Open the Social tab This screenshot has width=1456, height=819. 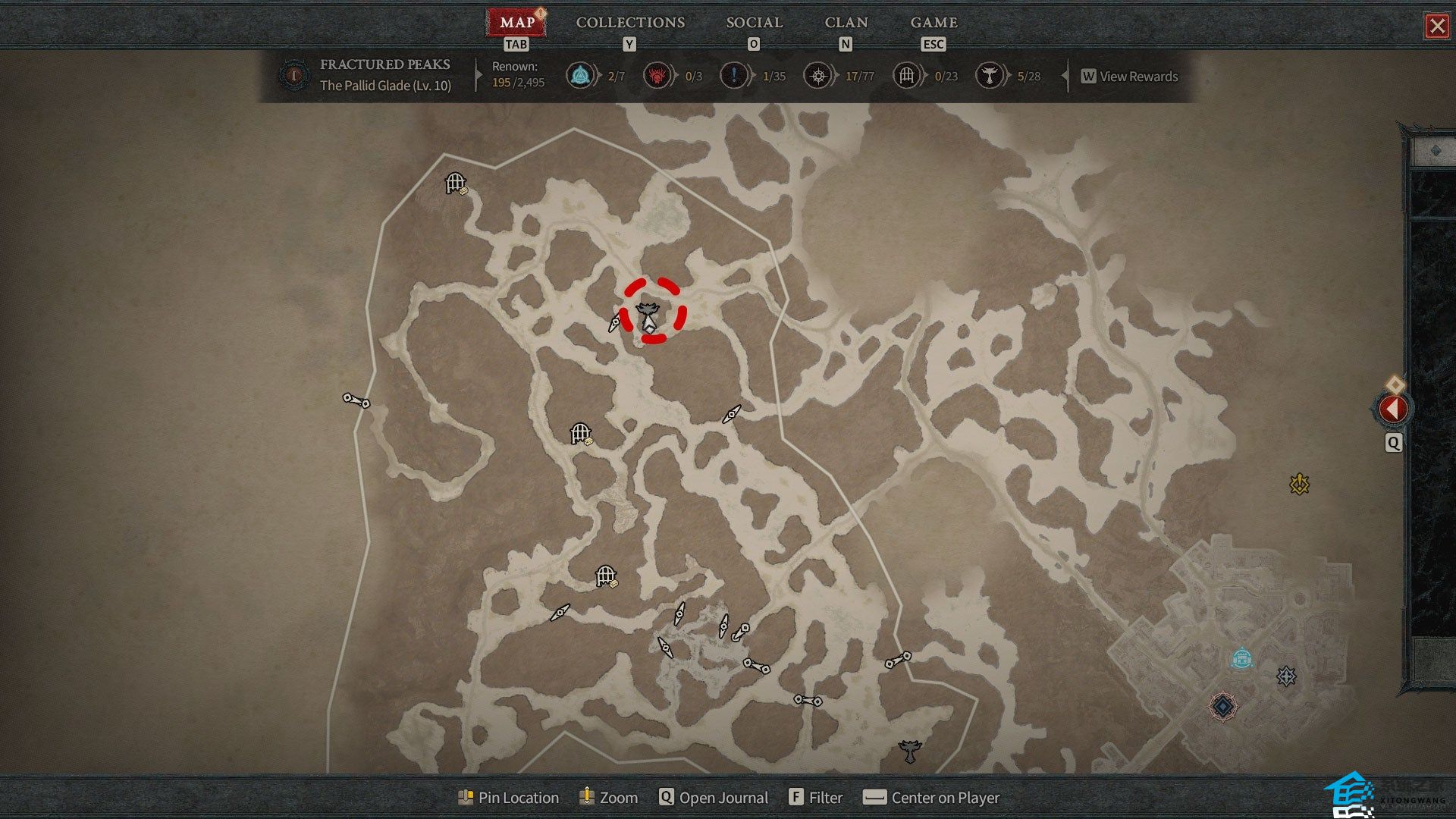coord(754,23)
